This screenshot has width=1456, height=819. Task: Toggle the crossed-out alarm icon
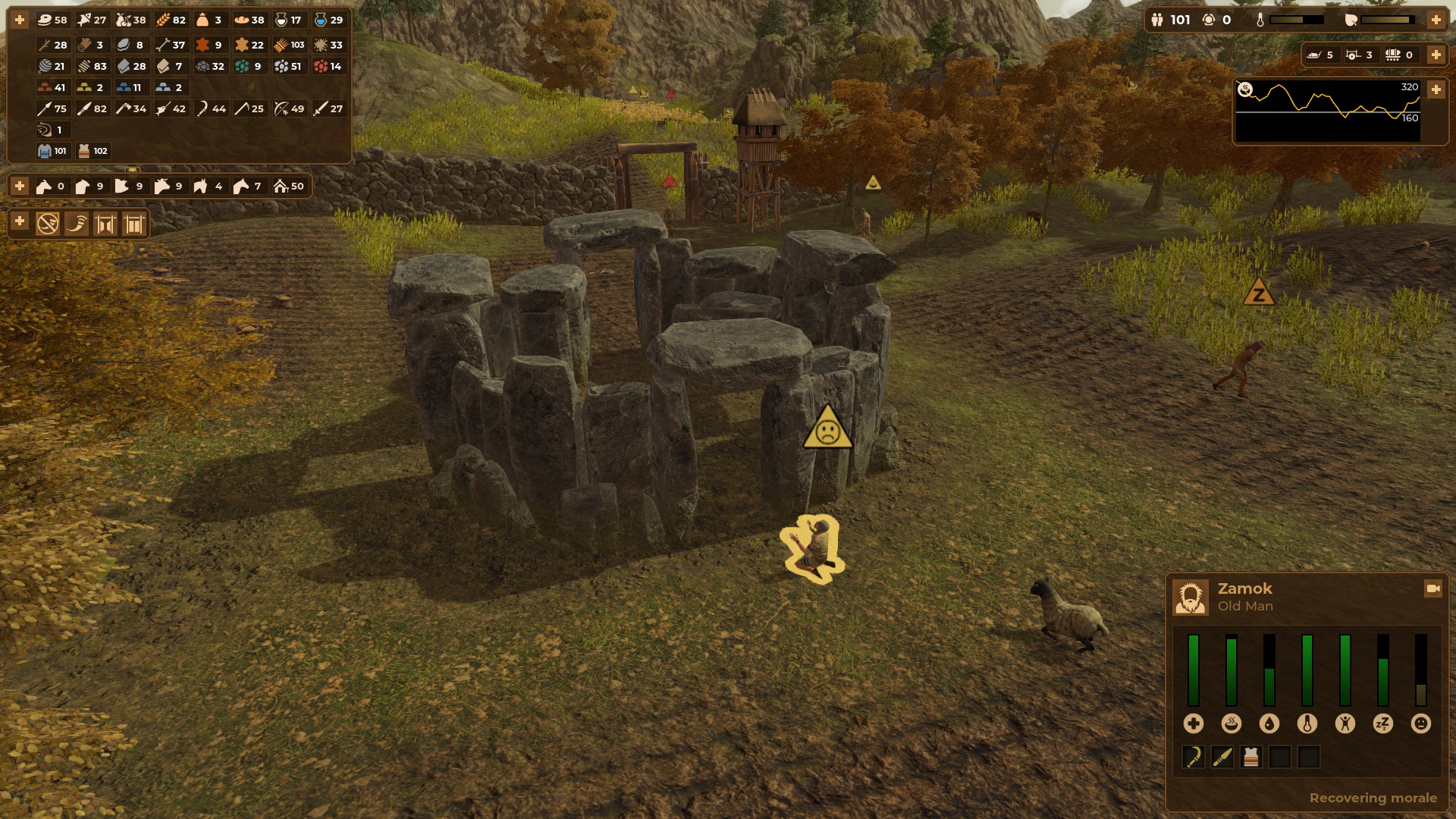[48, 224]
